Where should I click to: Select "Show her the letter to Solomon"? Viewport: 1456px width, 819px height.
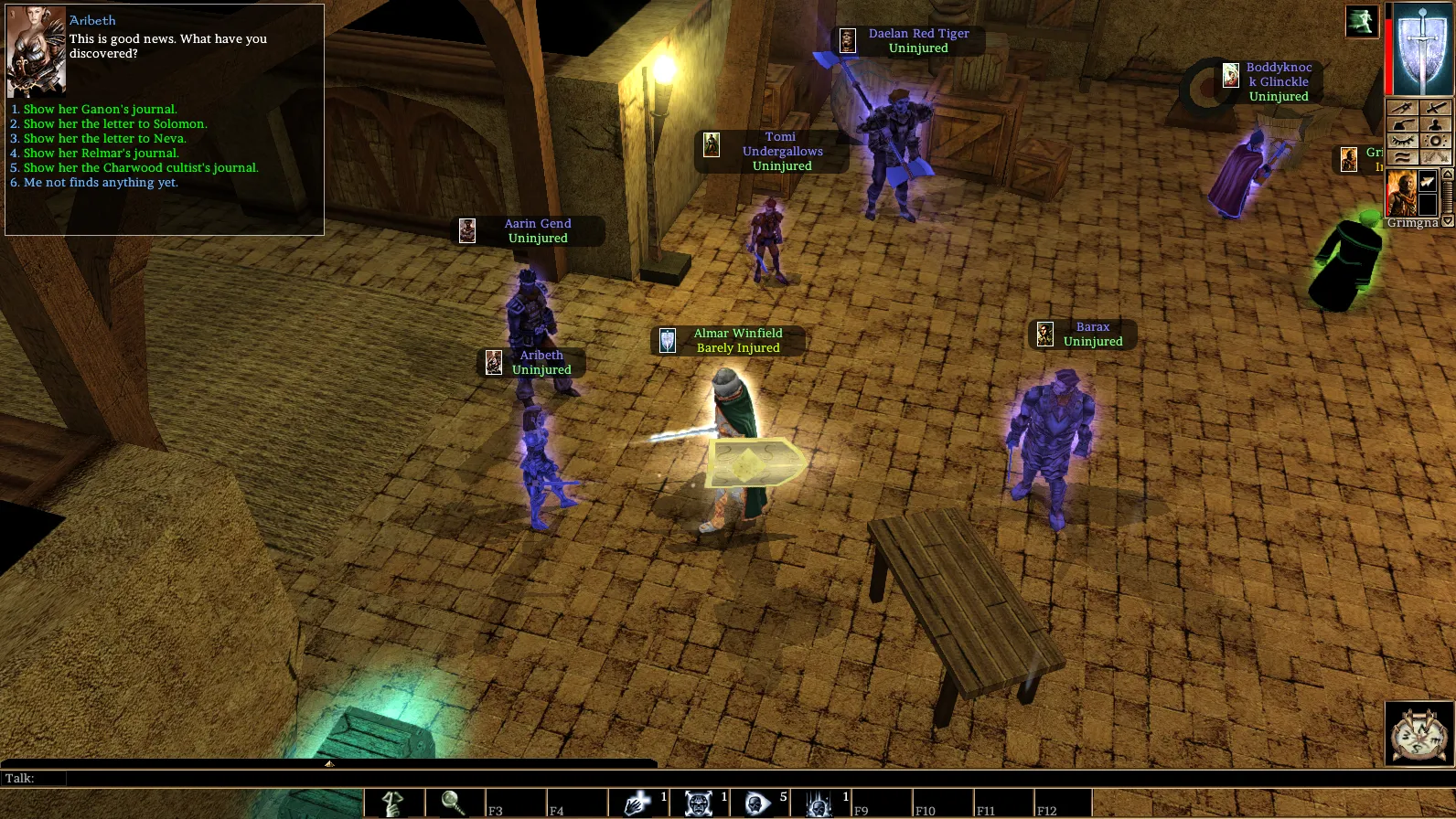click(x=114, y=124)
